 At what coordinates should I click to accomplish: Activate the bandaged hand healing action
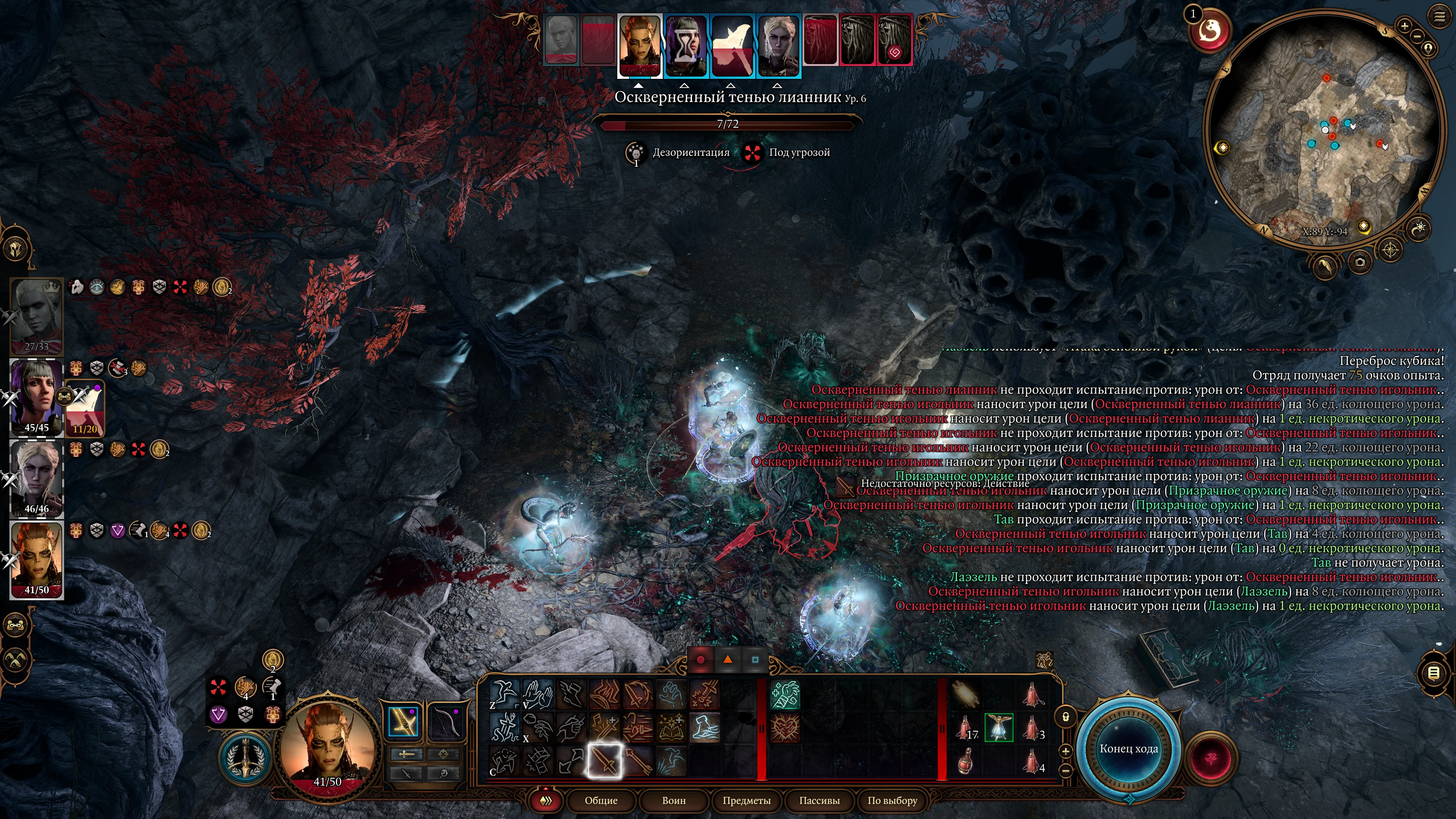point(785,695)
